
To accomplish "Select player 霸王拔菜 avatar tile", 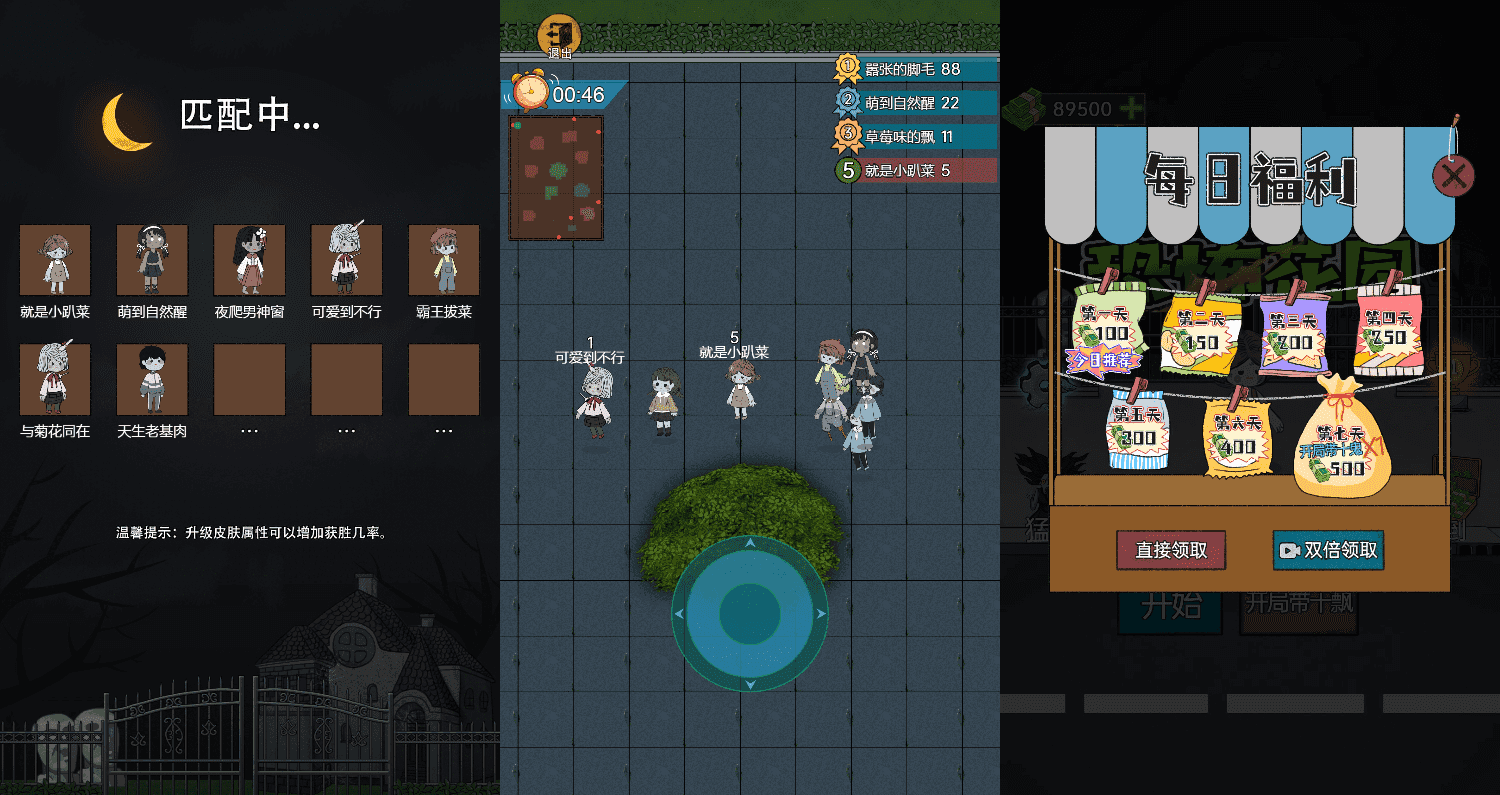I will [x=444, y=260].
